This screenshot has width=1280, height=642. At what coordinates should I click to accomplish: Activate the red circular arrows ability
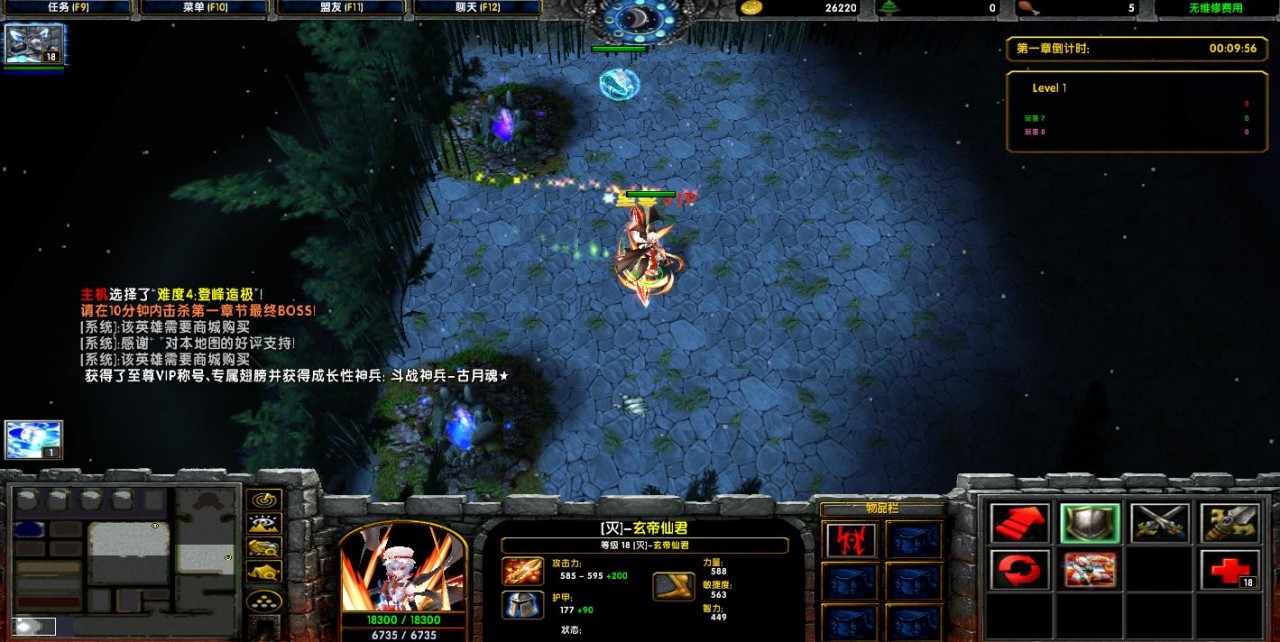1020,570
